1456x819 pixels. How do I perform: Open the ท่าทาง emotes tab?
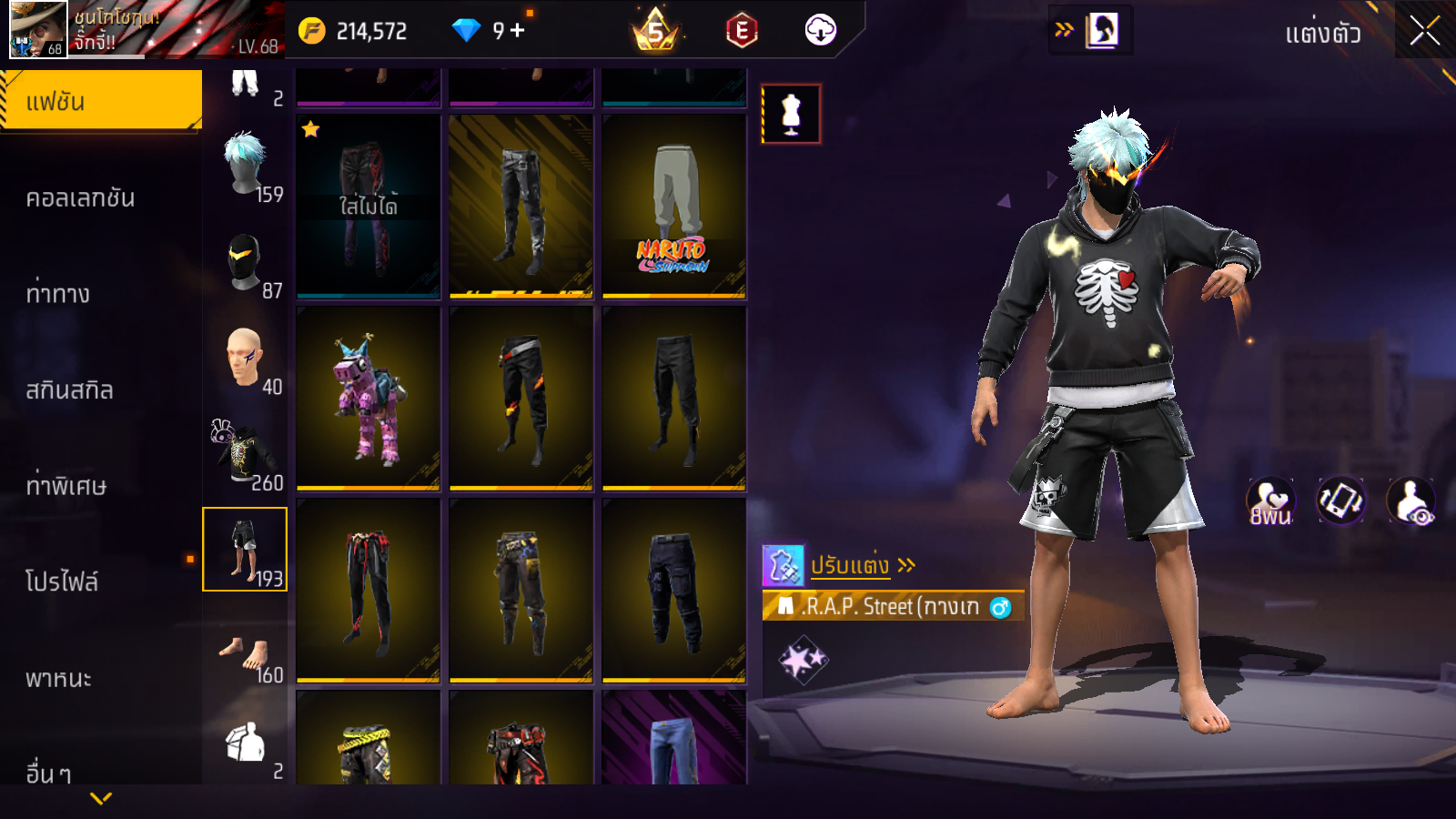pos(58,294)
